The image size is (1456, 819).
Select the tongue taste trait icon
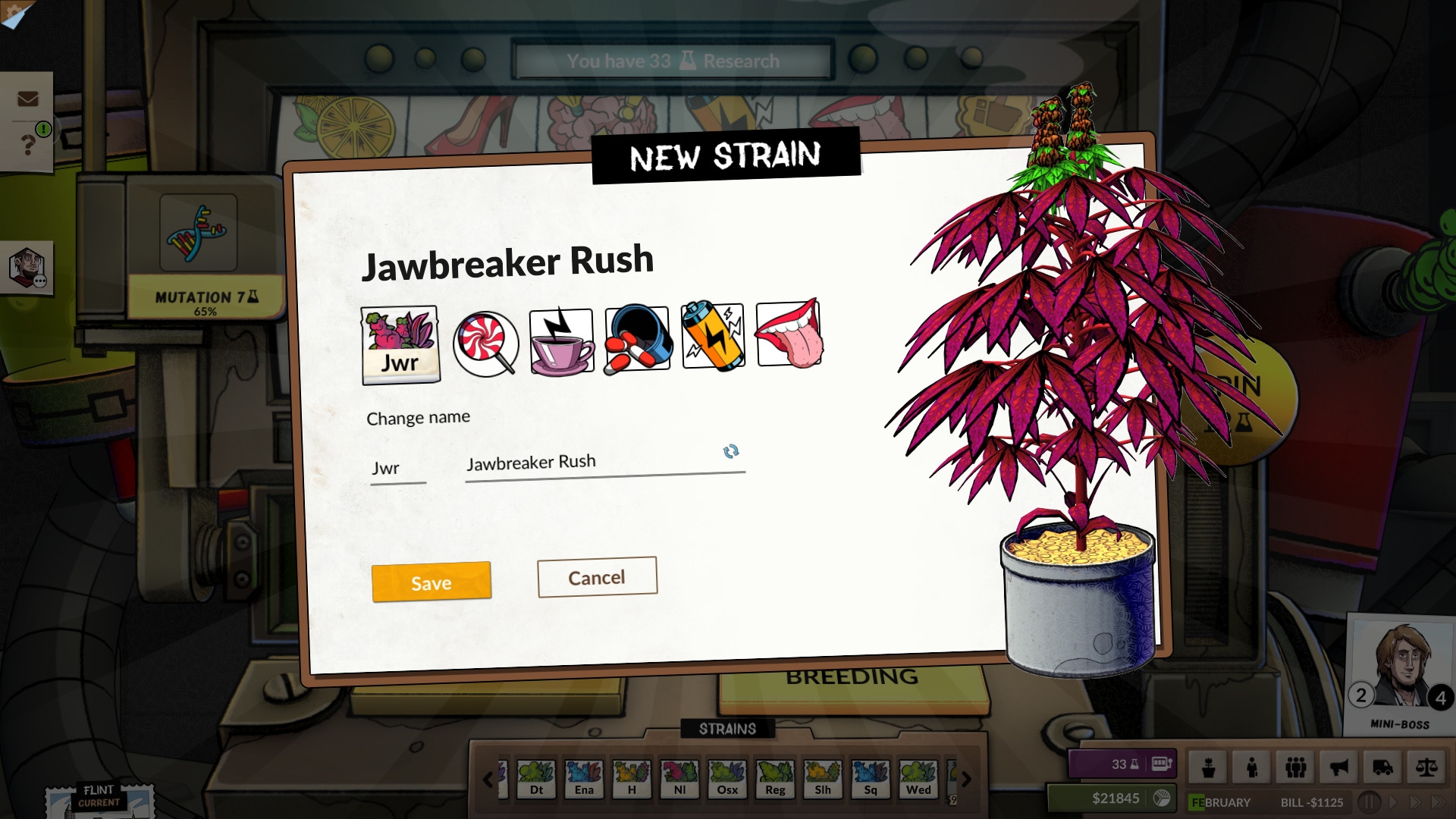click(788, 339)
